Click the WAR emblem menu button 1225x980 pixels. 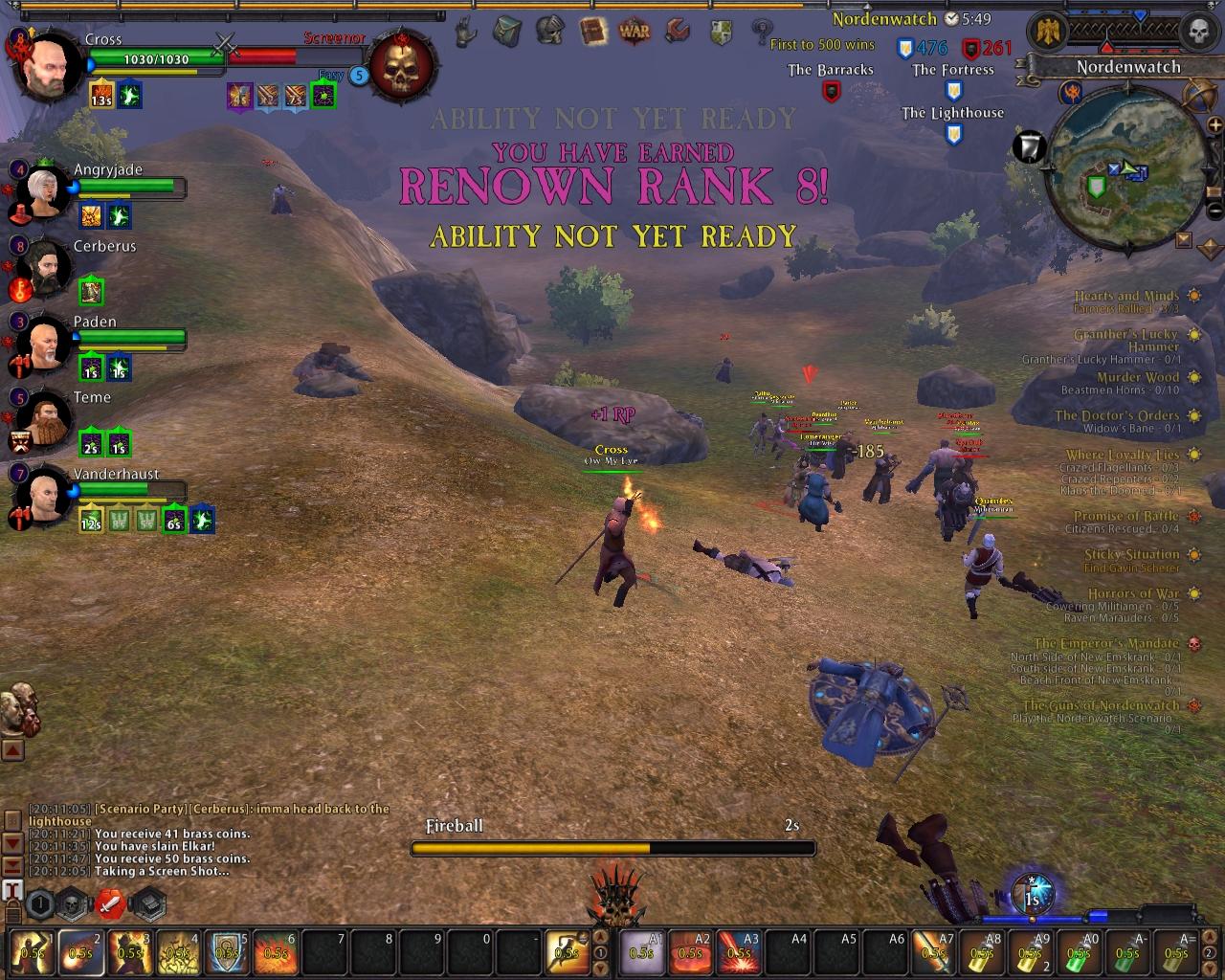pyautogui.click(x=635, y=32)
